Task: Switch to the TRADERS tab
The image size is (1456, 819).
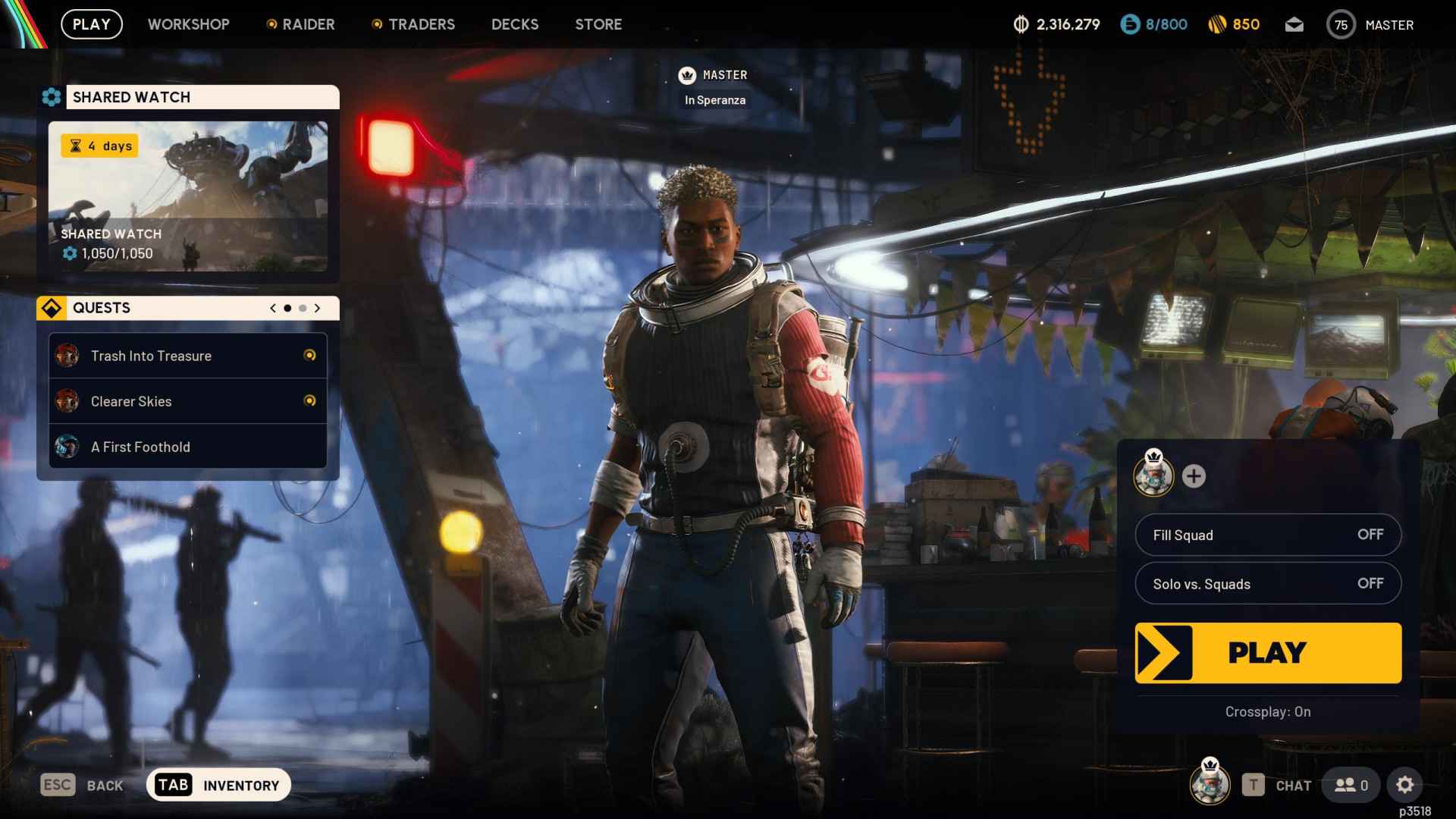Action: pyautogui.click(x=422, y=24)
